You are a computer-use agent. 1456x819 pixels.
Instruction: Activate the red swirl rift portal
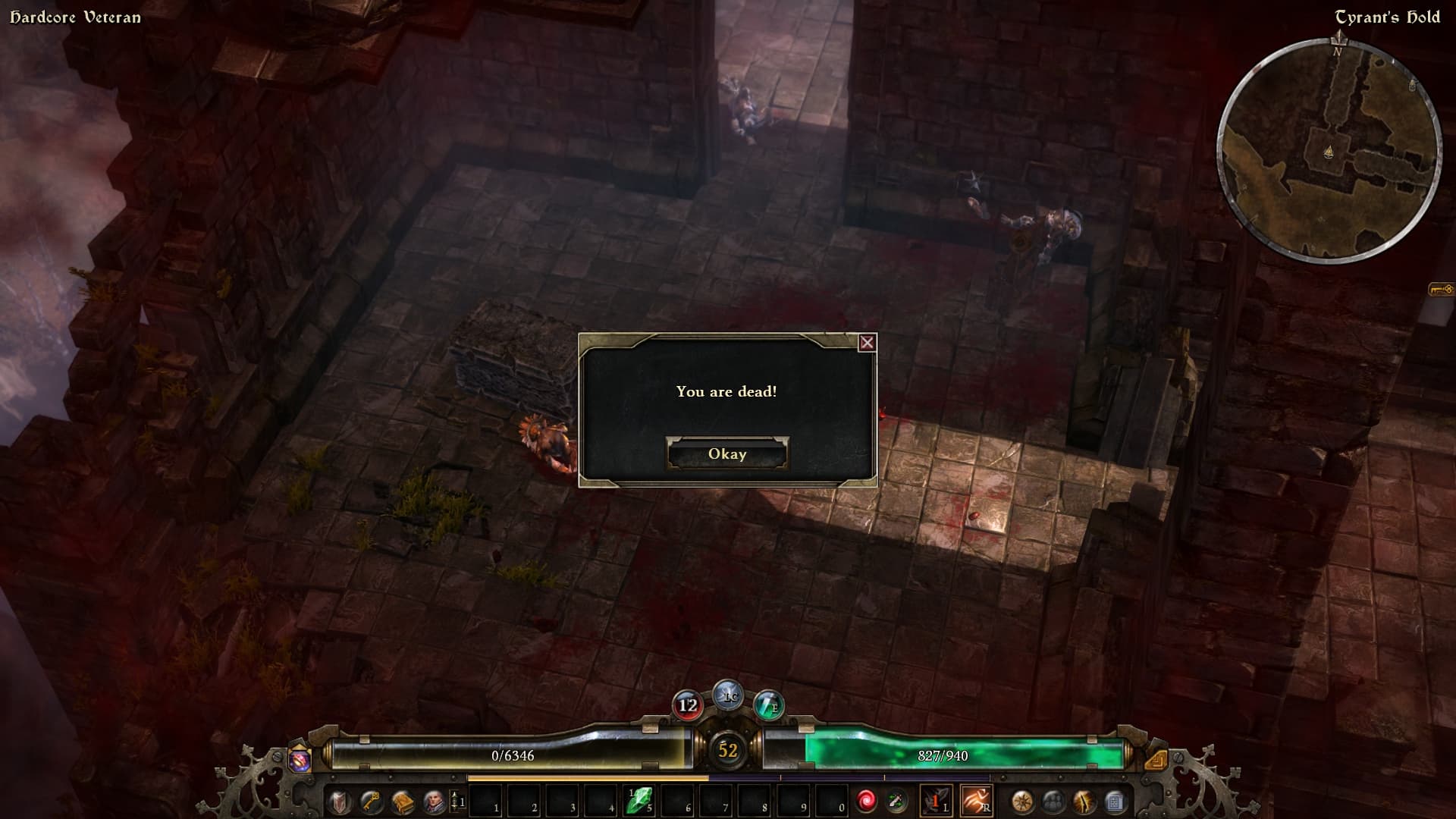point(866,801)
